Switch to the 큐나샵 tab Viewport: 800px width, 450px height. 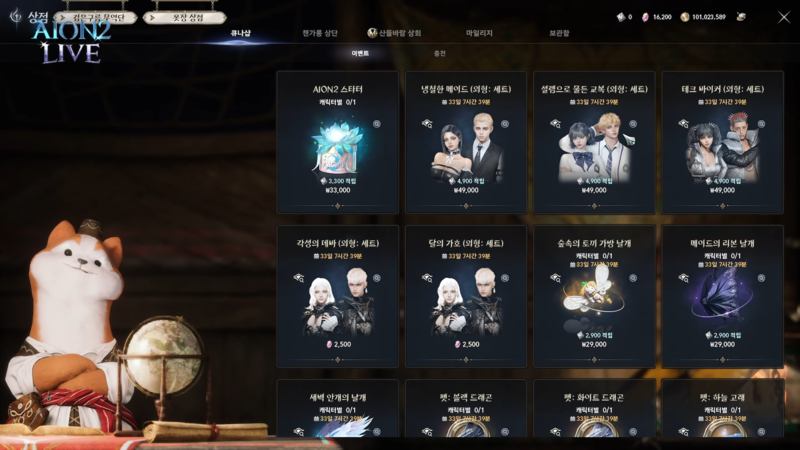coord(240,33)
